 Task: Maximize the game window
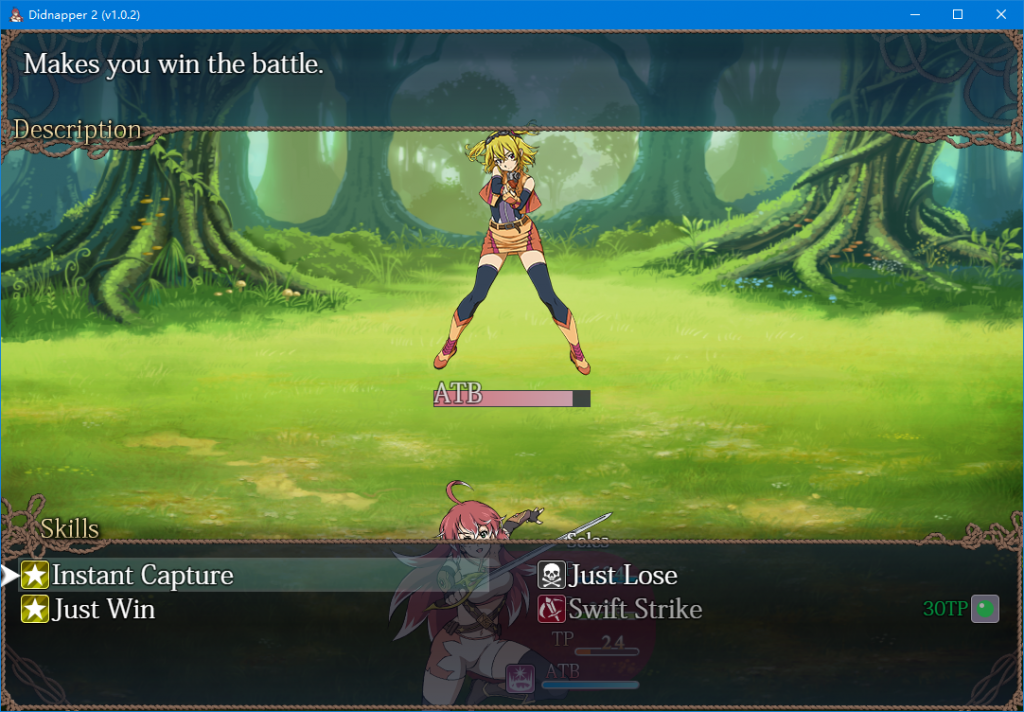957,14
